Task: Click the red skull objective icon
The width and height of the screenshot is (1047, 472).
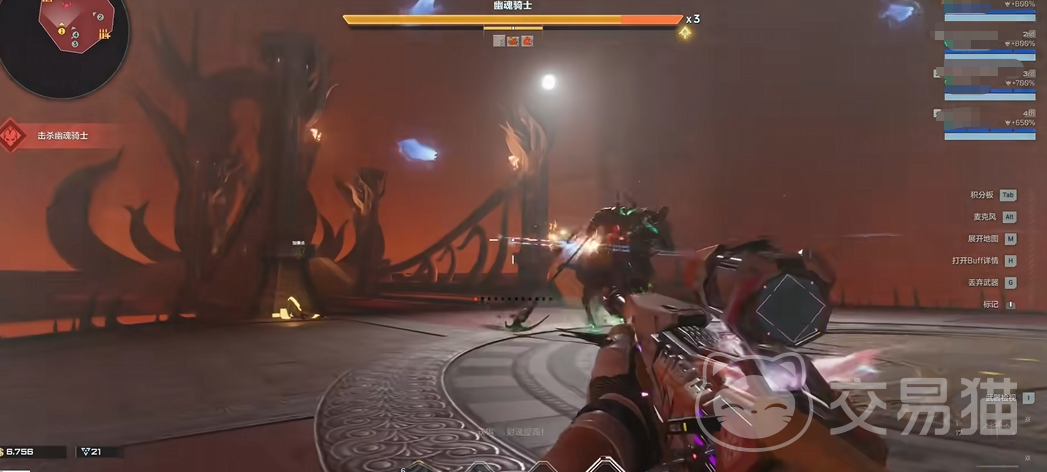Action: point(12,135)
